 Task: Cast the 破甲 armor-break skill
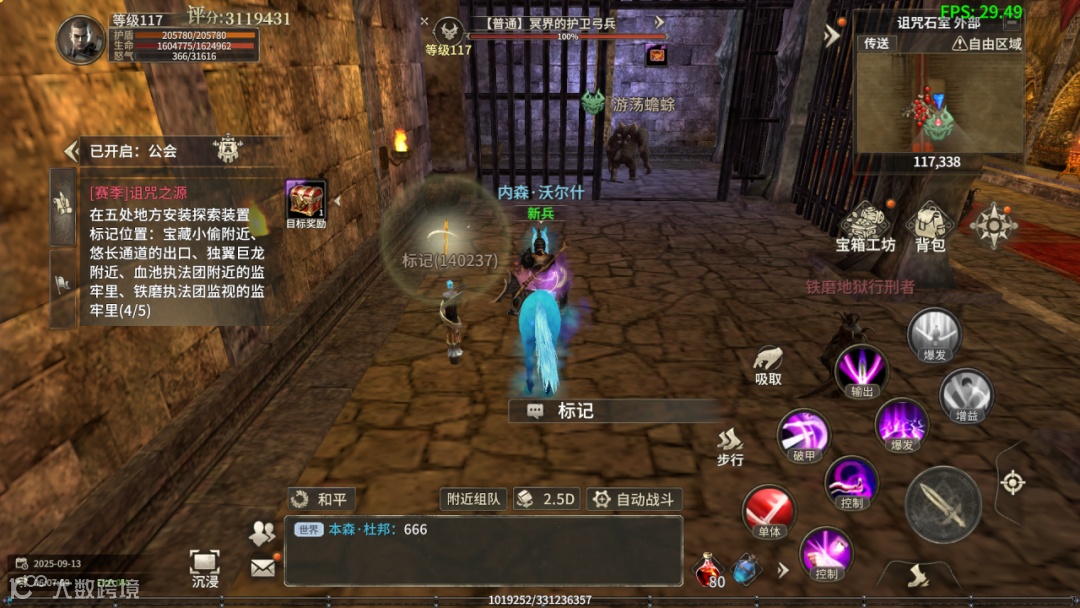803,436
